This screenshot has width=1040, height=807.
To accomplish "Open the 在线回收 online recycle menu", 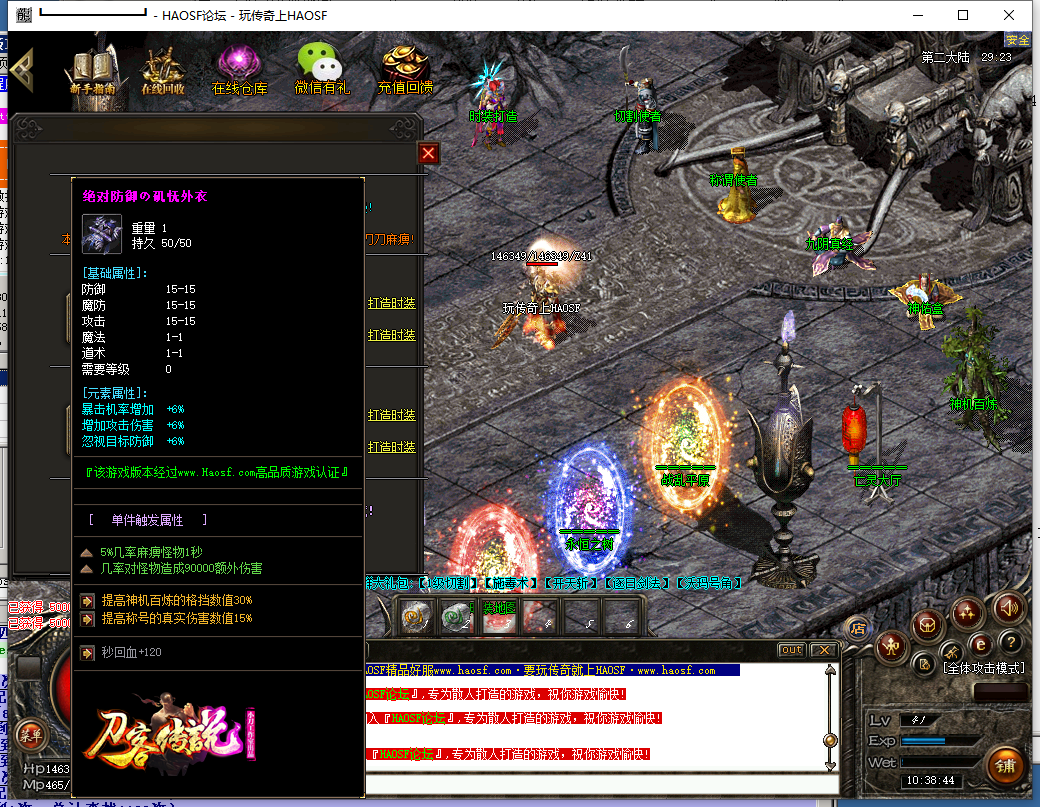I will tap(162, 71).
